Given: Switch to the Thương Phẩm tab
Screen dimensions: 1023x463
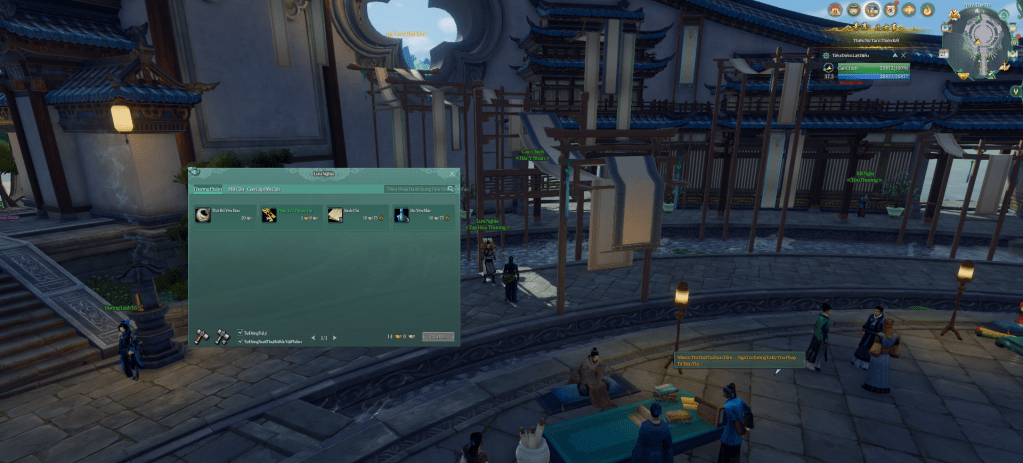Looking at the screenshot, I should coord(208,188).
